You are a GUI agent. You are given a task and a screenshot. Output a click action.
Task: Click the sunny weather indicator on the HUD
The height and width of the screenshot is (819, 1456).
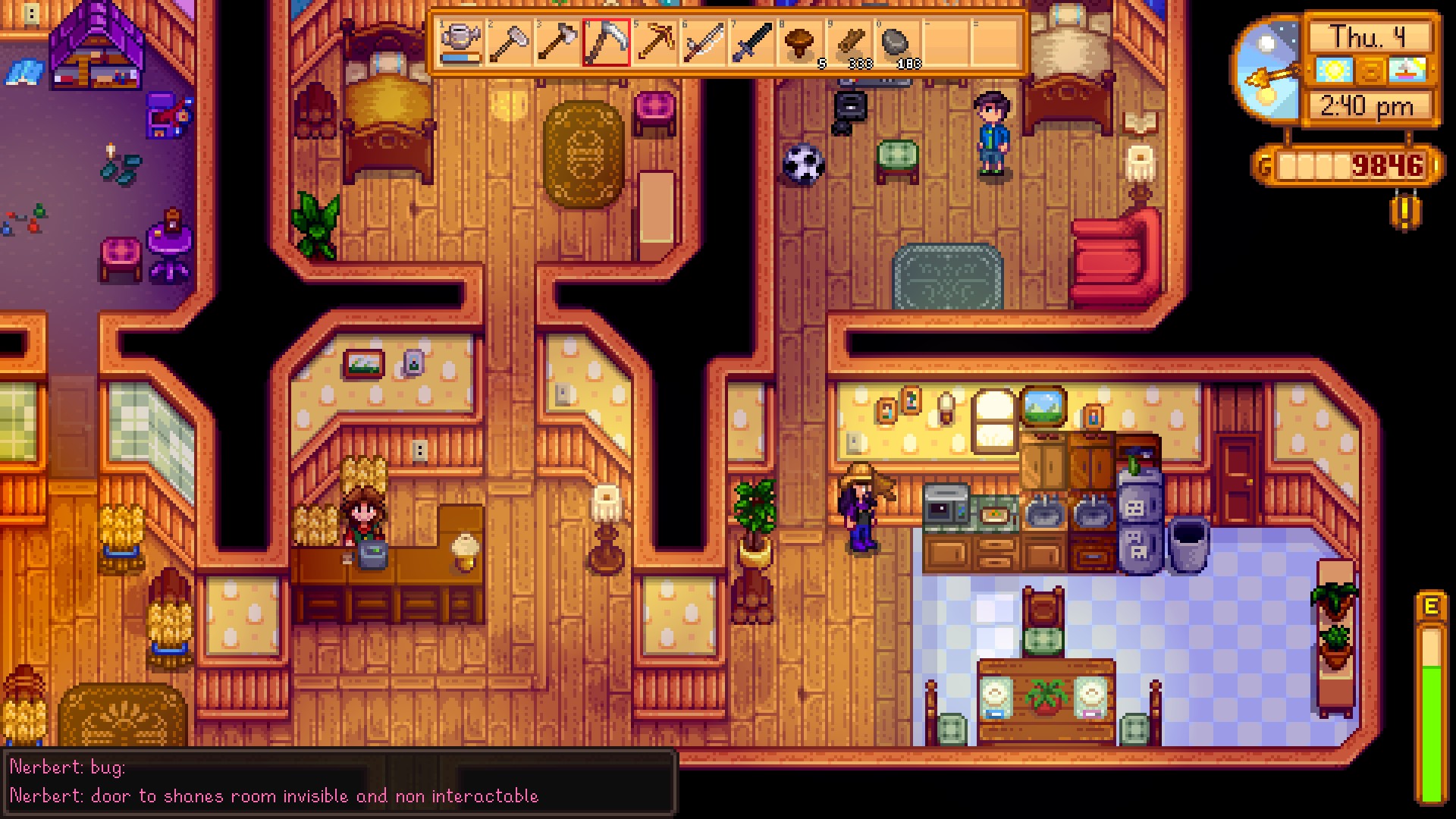(1336, 69)
